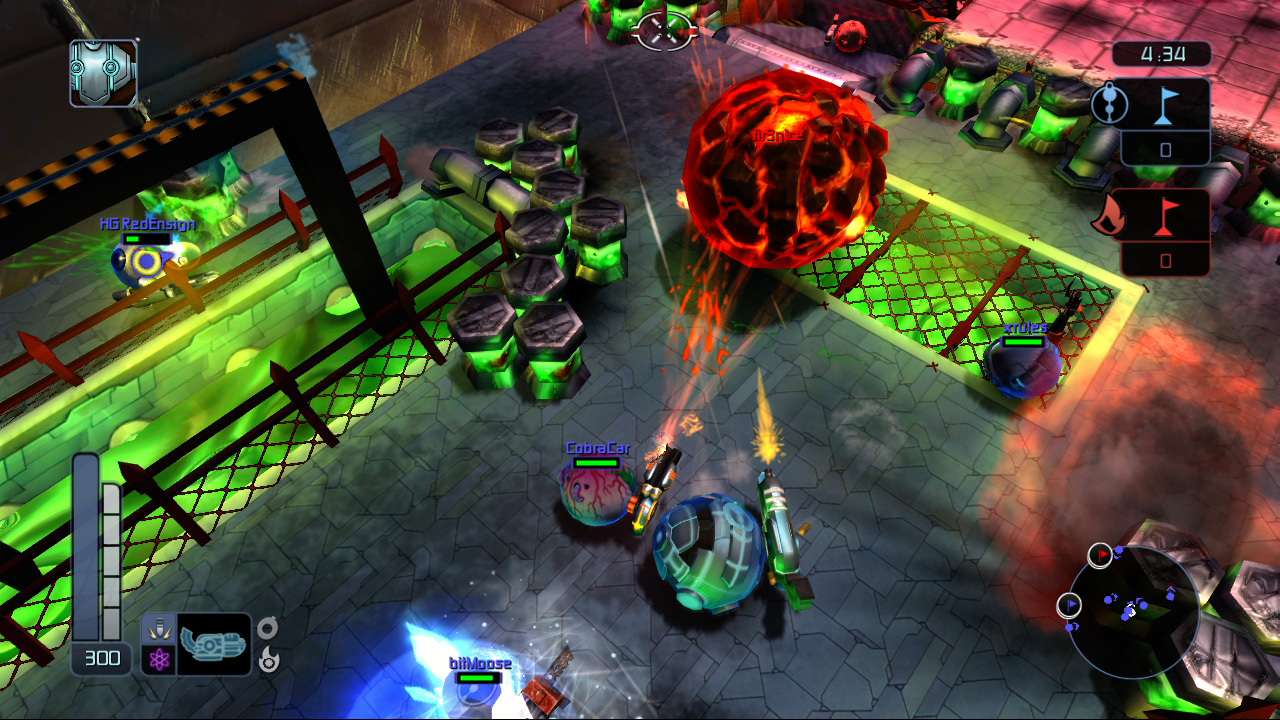Click the red flame team emblem icon
Viewport: 1280px width, 720px height.
pos(1109,216)
